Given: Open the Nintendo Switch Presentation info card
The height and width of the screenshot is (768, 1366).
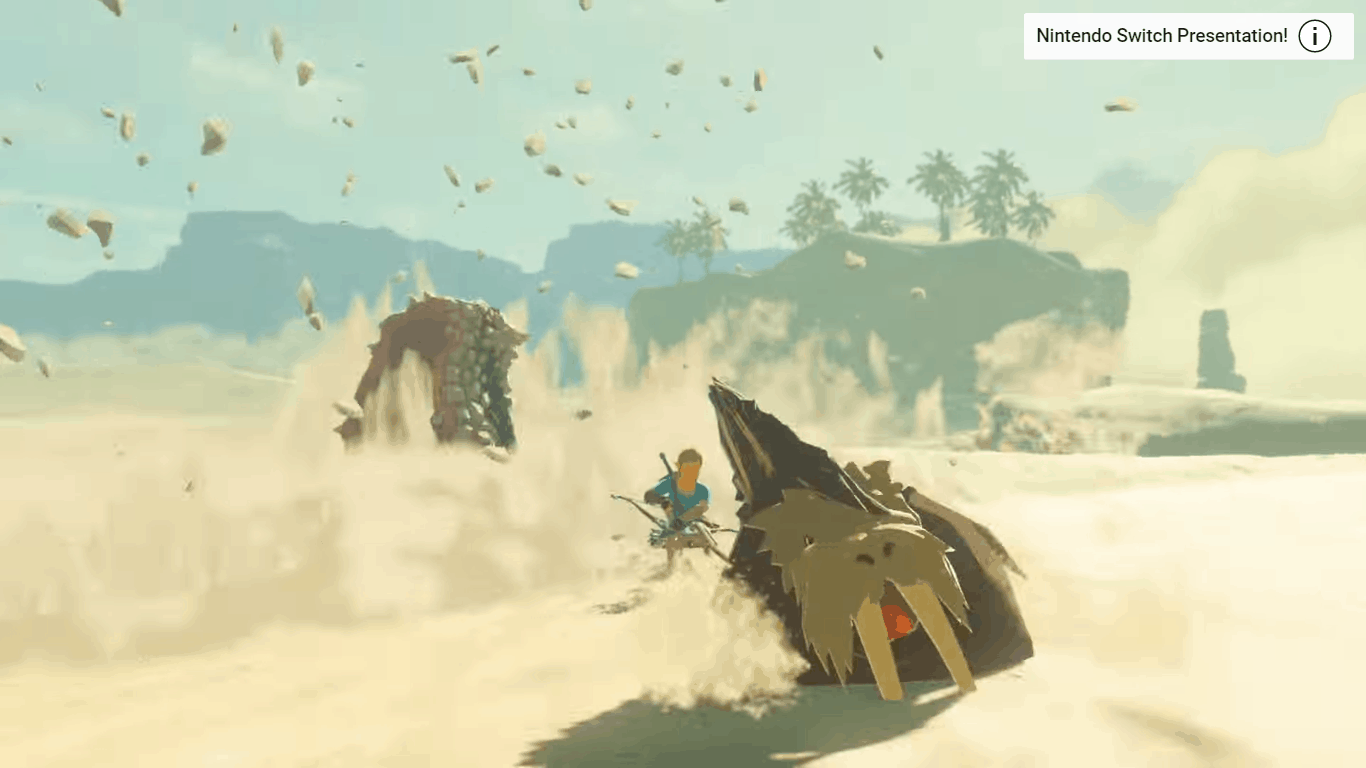Looking at the screenshot, I should coord(1161,37).
